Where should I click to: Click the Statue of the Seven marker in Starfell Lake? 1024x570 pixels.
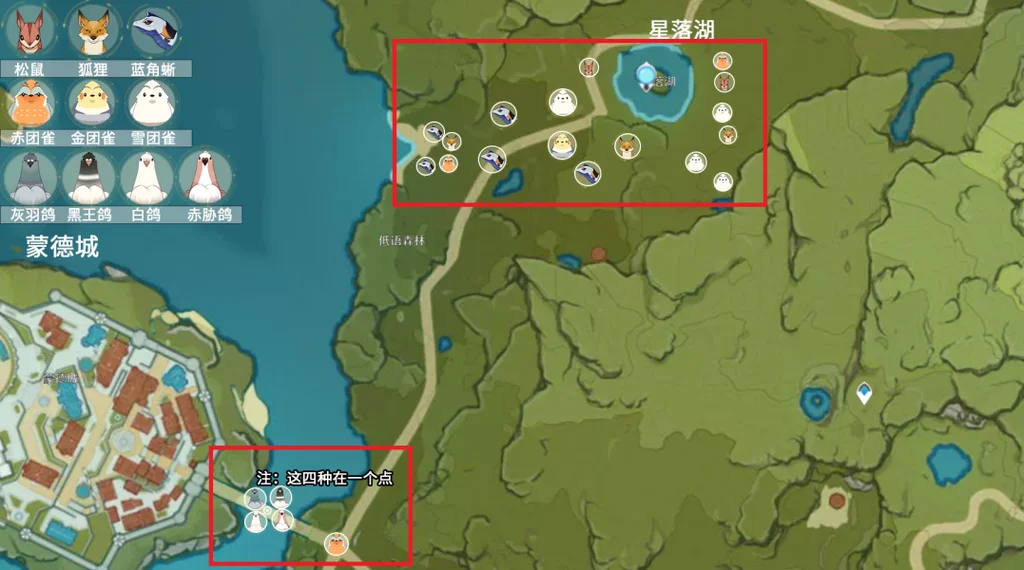pyautogui.click(x=647, y=73)
